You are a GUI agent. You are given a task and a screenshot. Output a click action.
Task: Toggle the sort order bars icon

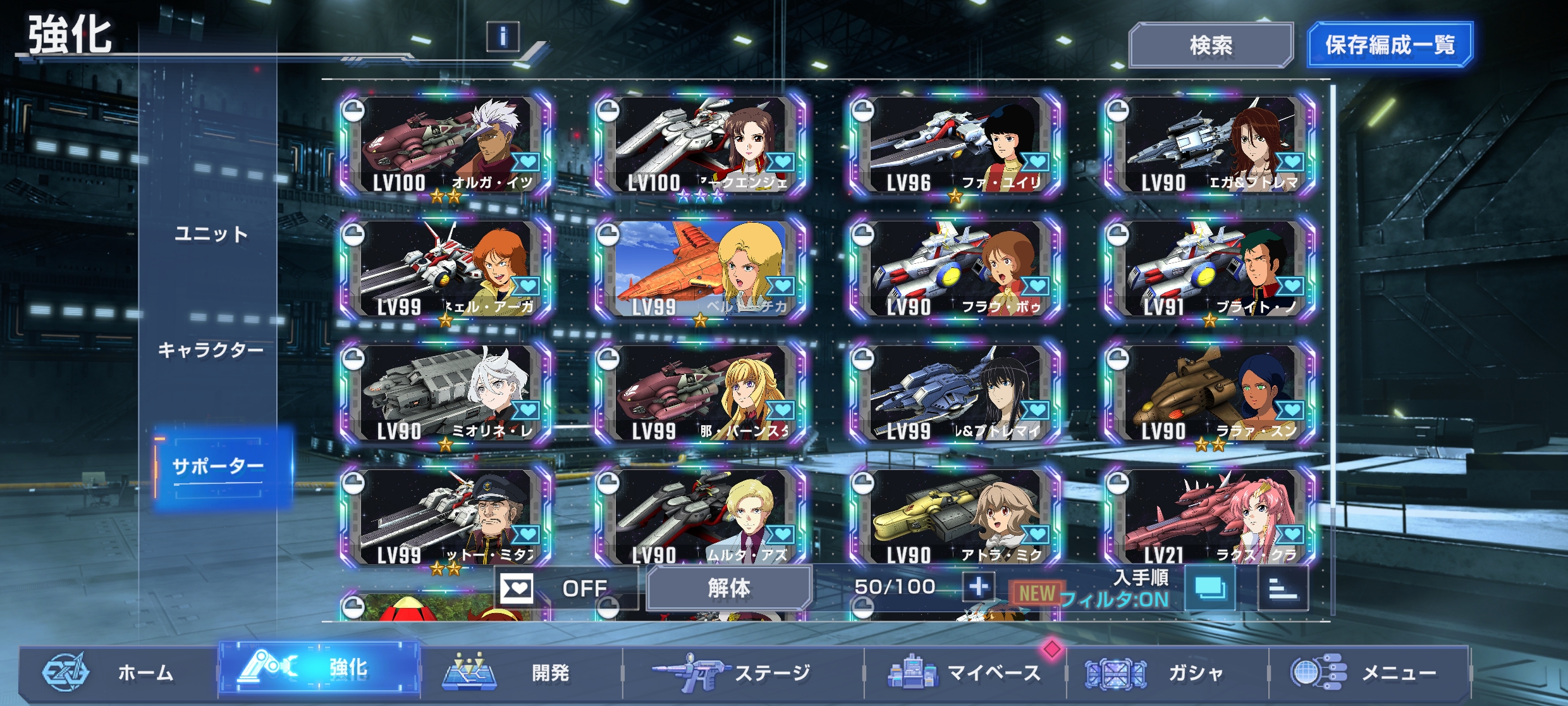click(1283, 588)
